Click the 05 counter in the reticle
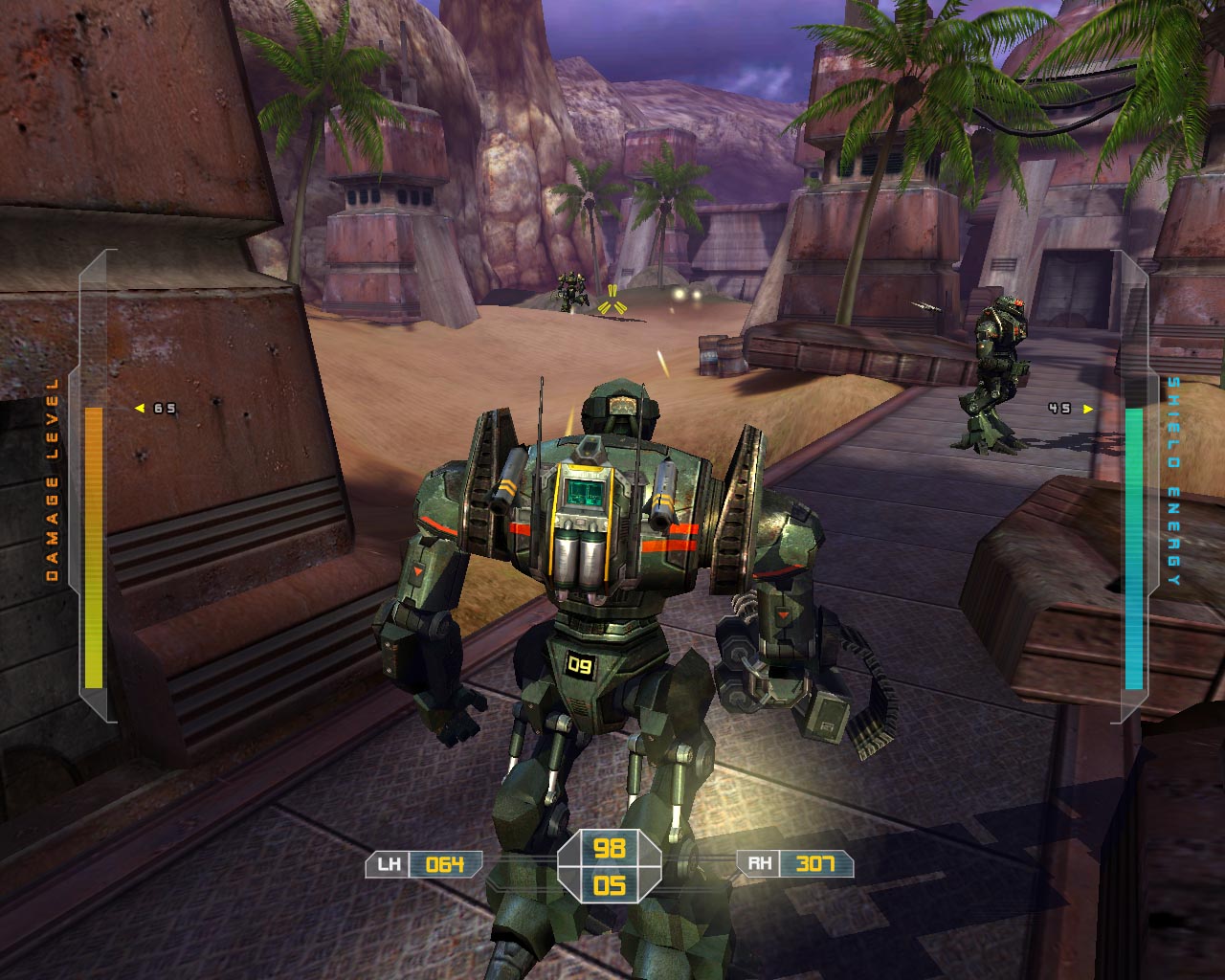 coord(611,885)
